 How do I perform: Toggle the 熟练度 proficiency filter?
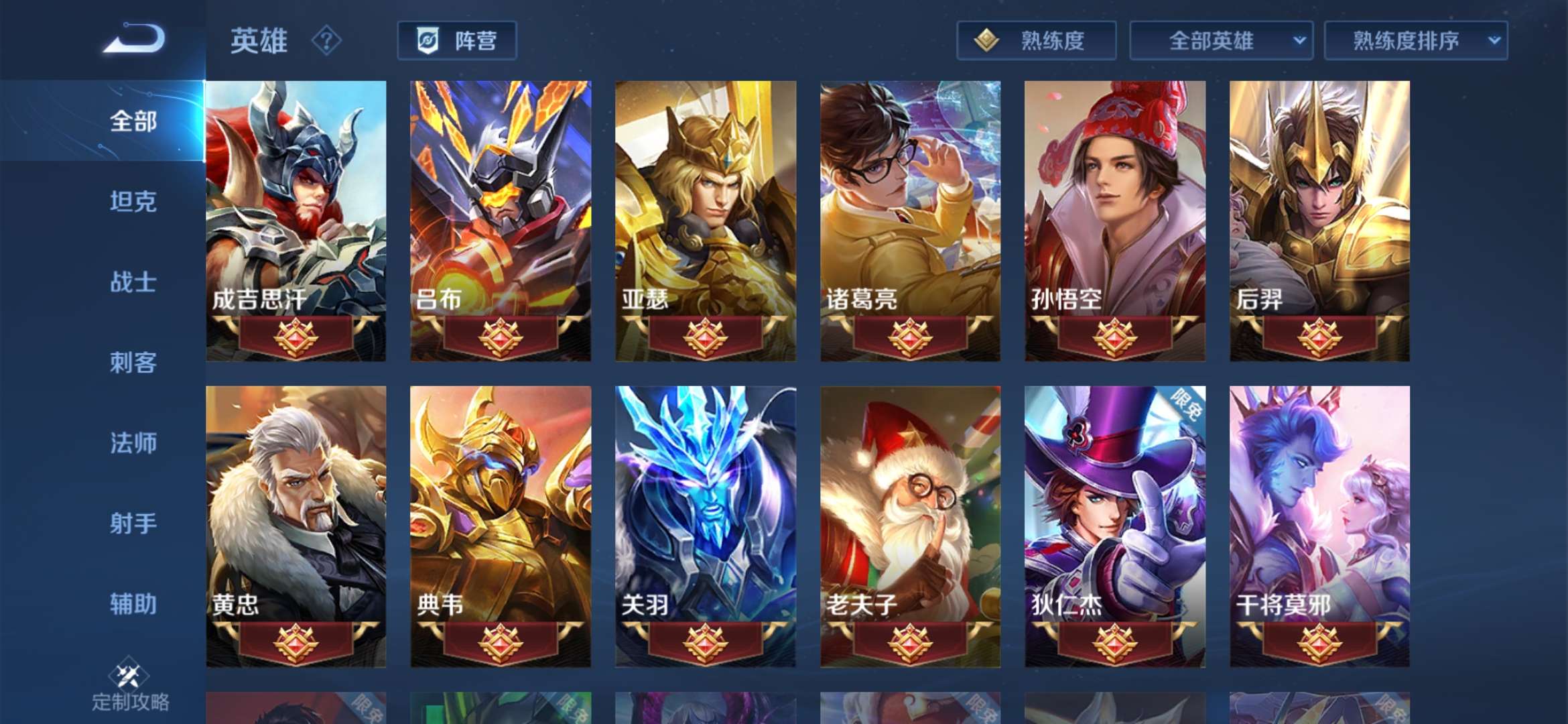pyautogui.click(x=1036, y=41)
